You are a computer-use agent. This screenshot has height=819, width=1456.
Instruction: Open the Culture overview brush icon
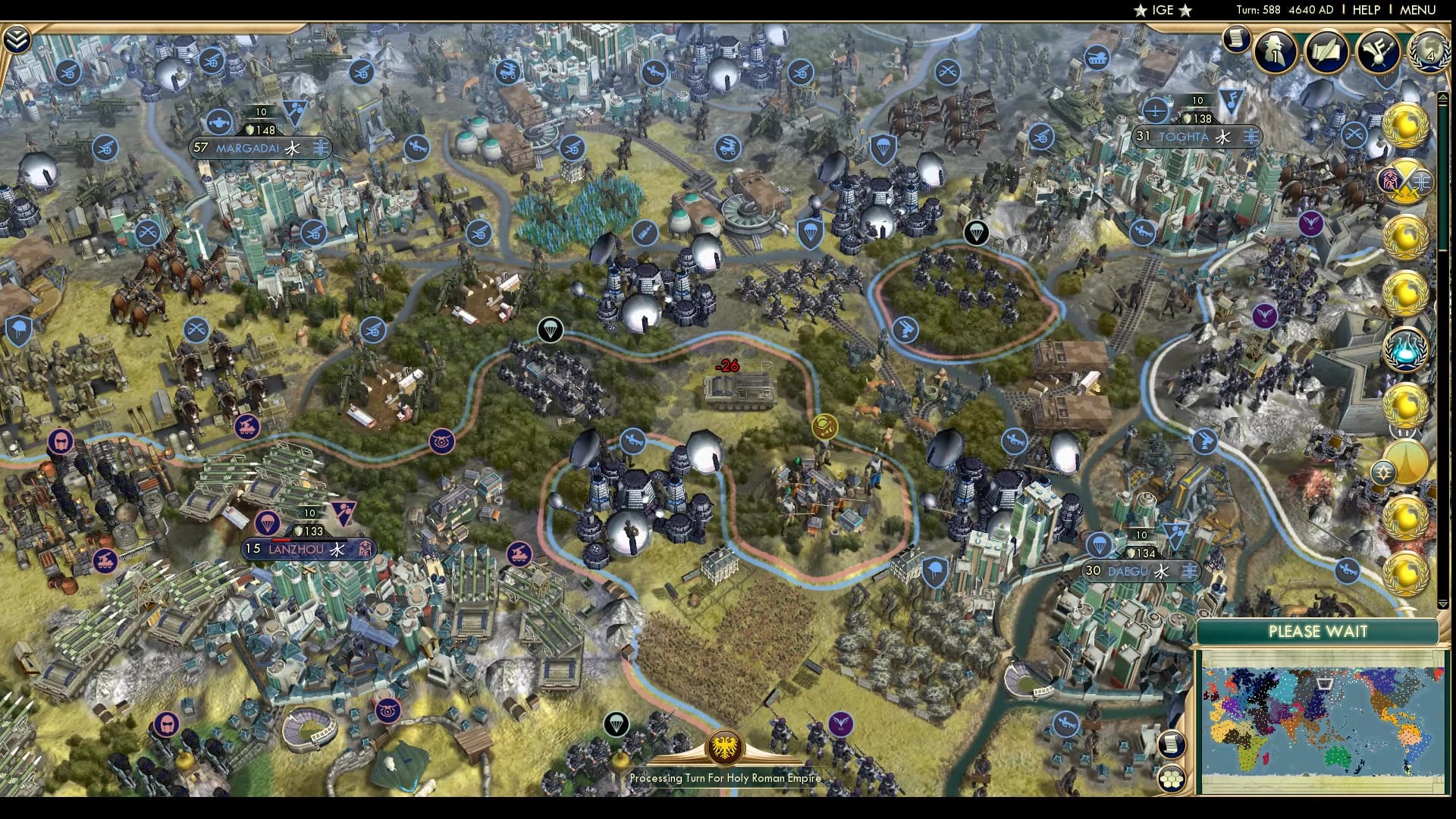pos(1379,53)
